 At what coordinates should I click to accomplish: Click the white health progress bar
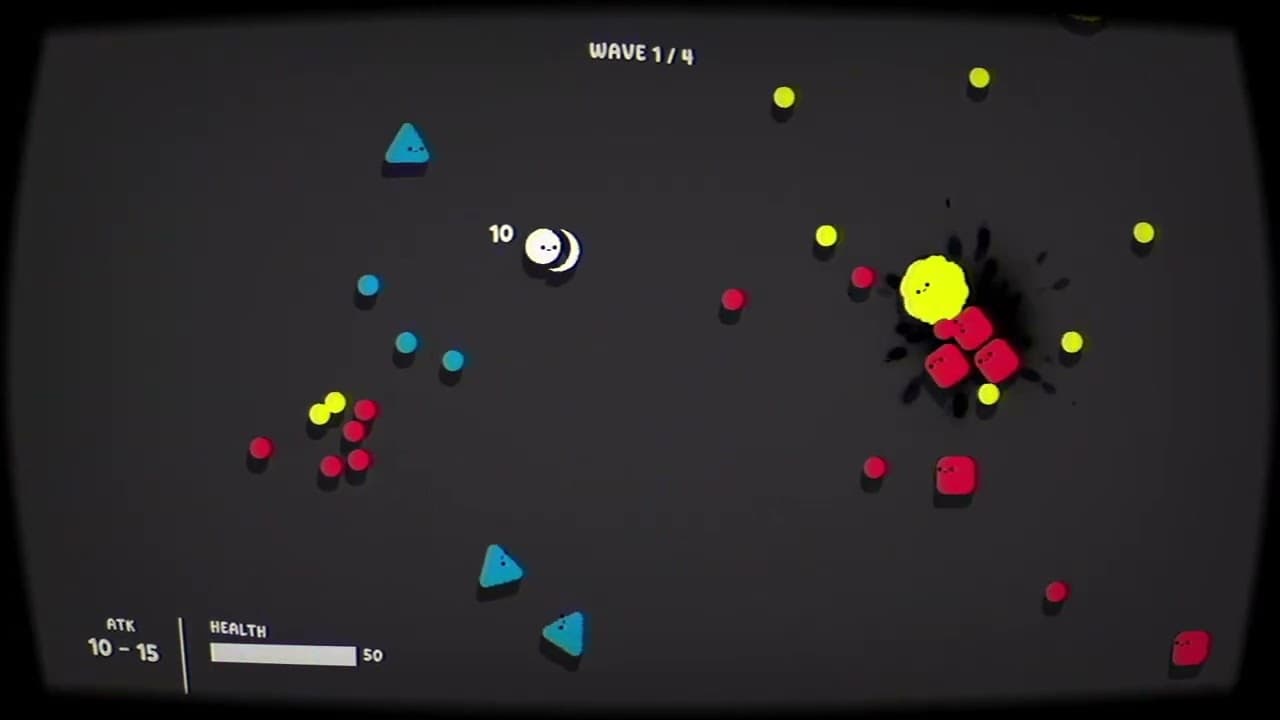pyautogui.click(x=283, y=654)
